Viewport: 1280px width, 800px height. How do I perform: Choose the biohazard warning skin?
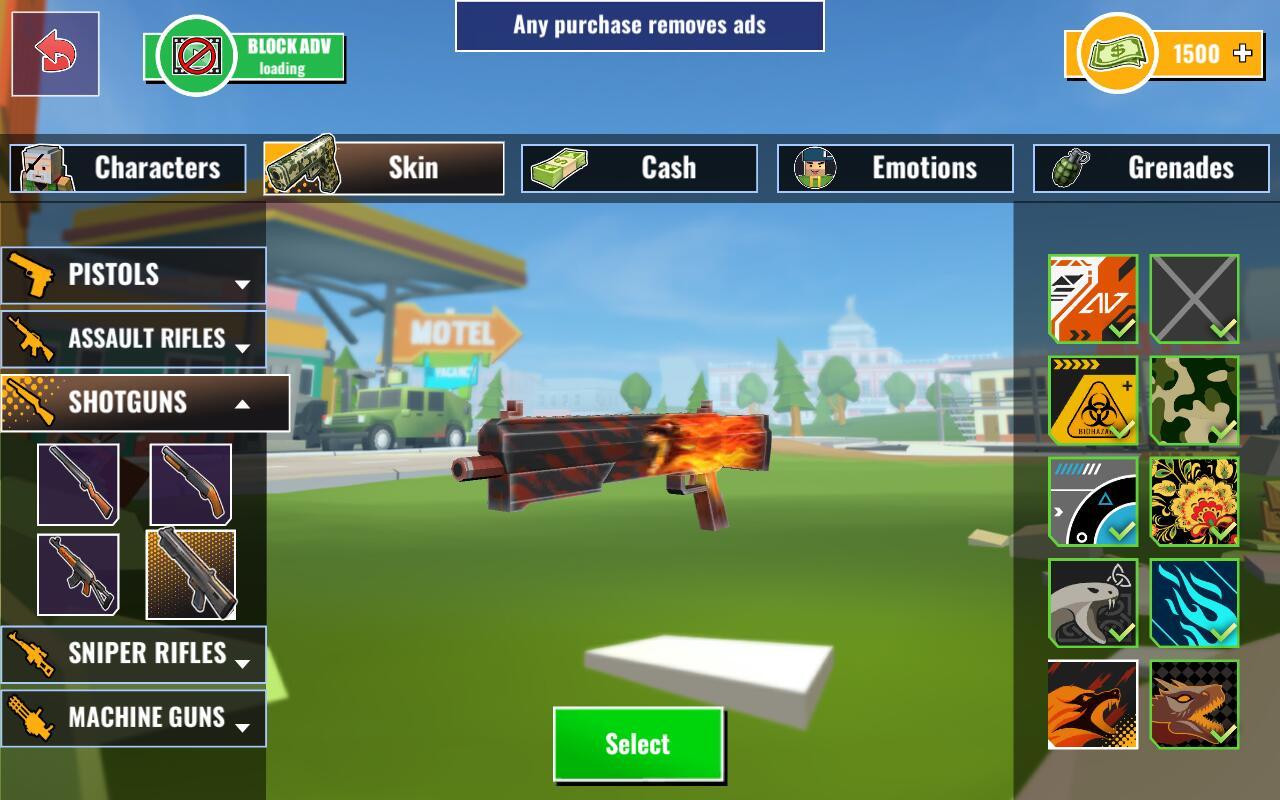coord(1093,400)
